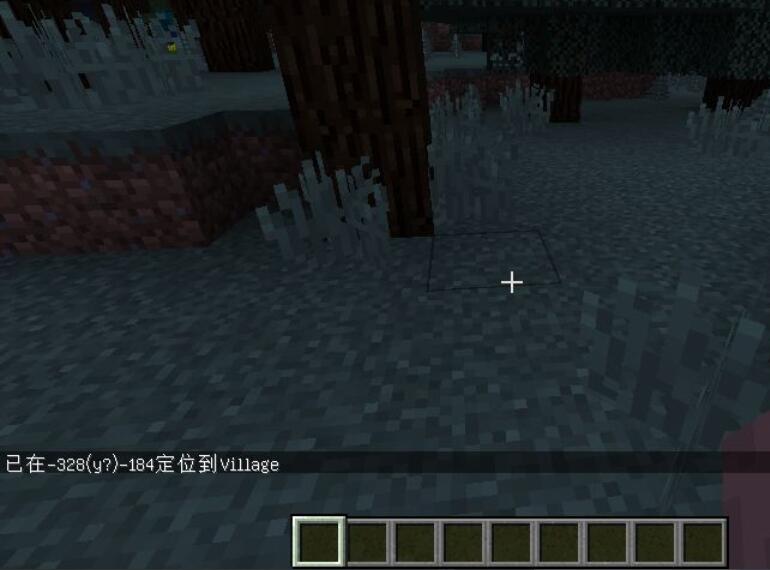Click the Village location chat message
The width and height of the screenshot is (770, 570).
click(x=143, y=464)
